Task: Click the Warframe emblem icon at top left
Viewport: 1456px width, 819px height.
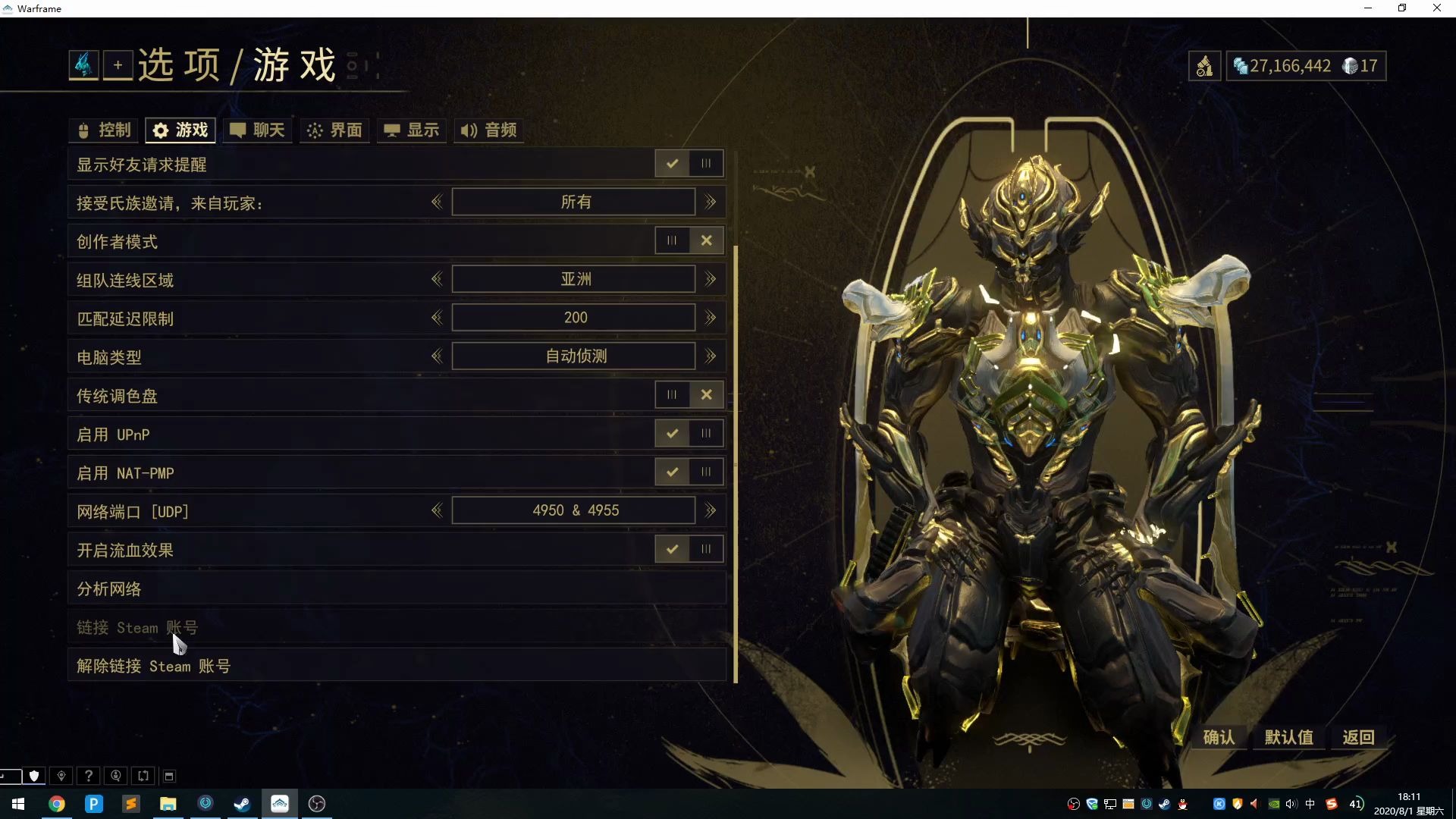Action: pos(83,64)
